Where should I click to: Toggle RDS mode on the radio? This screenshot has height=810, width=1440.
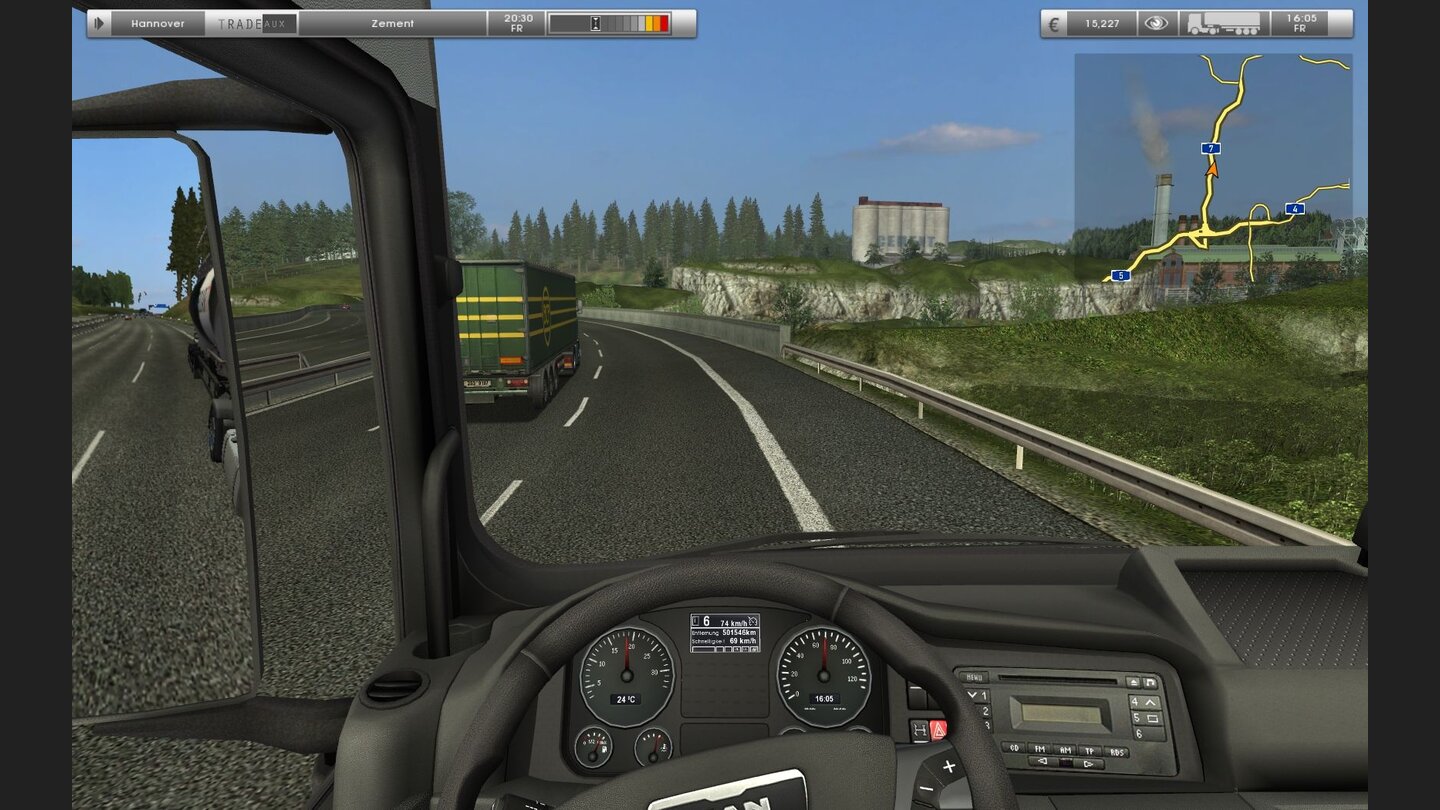pyautogui.click(x=1118, y=752)
